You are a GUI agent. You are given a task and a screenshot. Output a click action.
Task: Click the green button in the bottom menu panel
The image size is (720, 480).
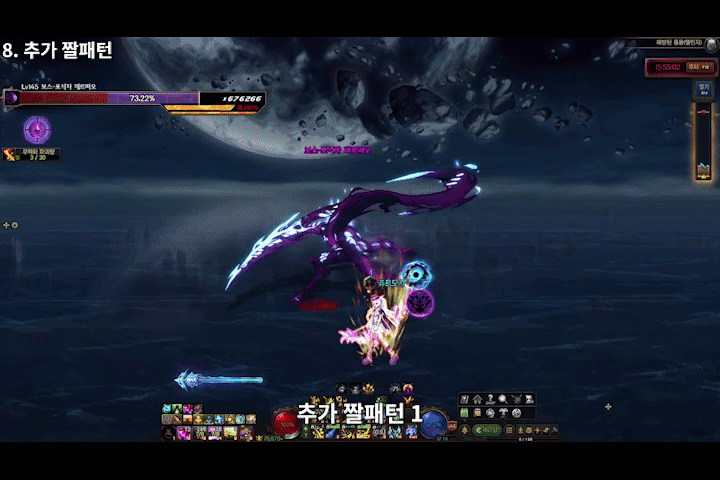click(x=488, y=429)
